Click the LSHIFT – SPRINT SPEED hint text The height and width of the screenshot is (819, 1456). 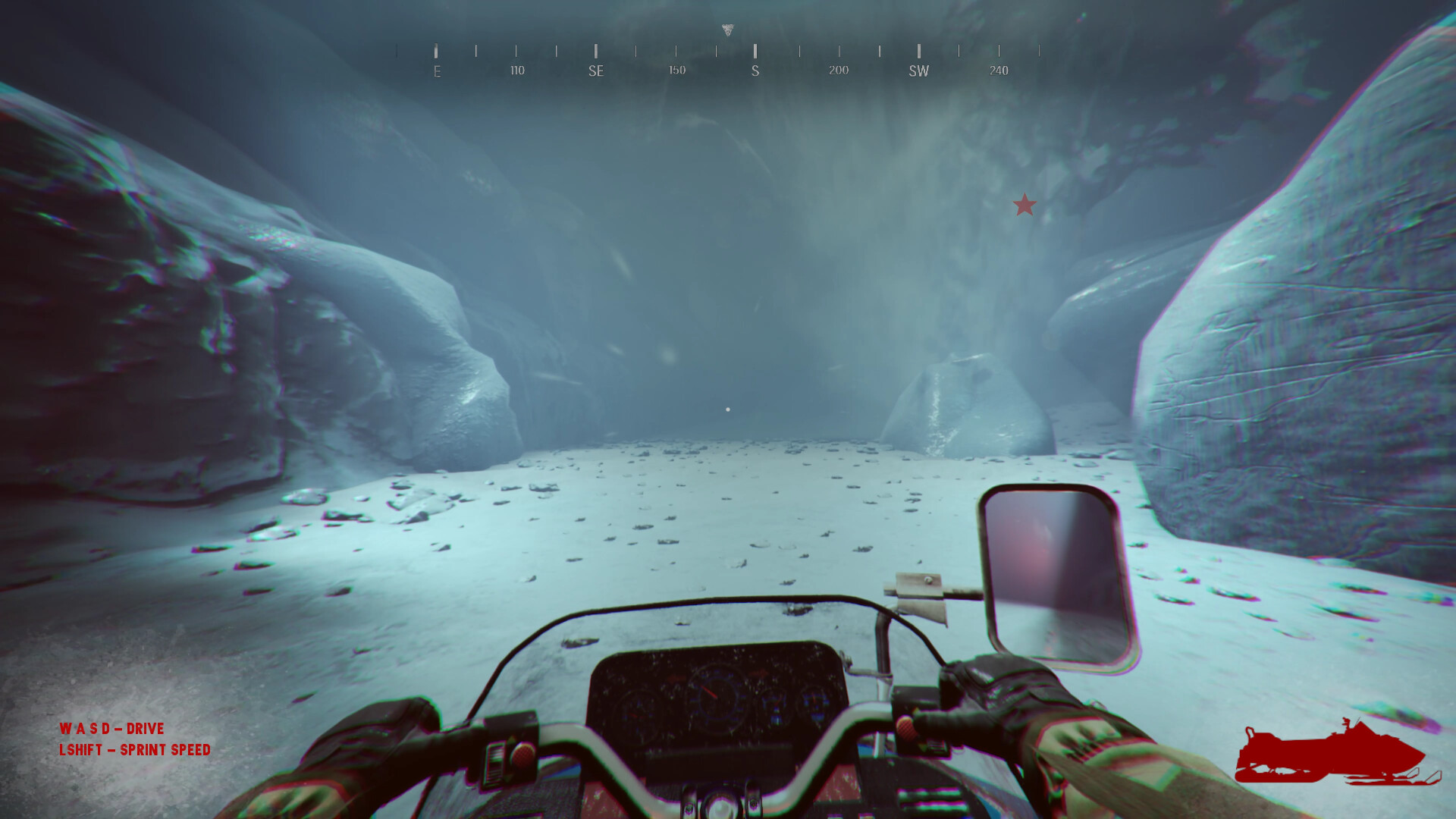(135, 749)
